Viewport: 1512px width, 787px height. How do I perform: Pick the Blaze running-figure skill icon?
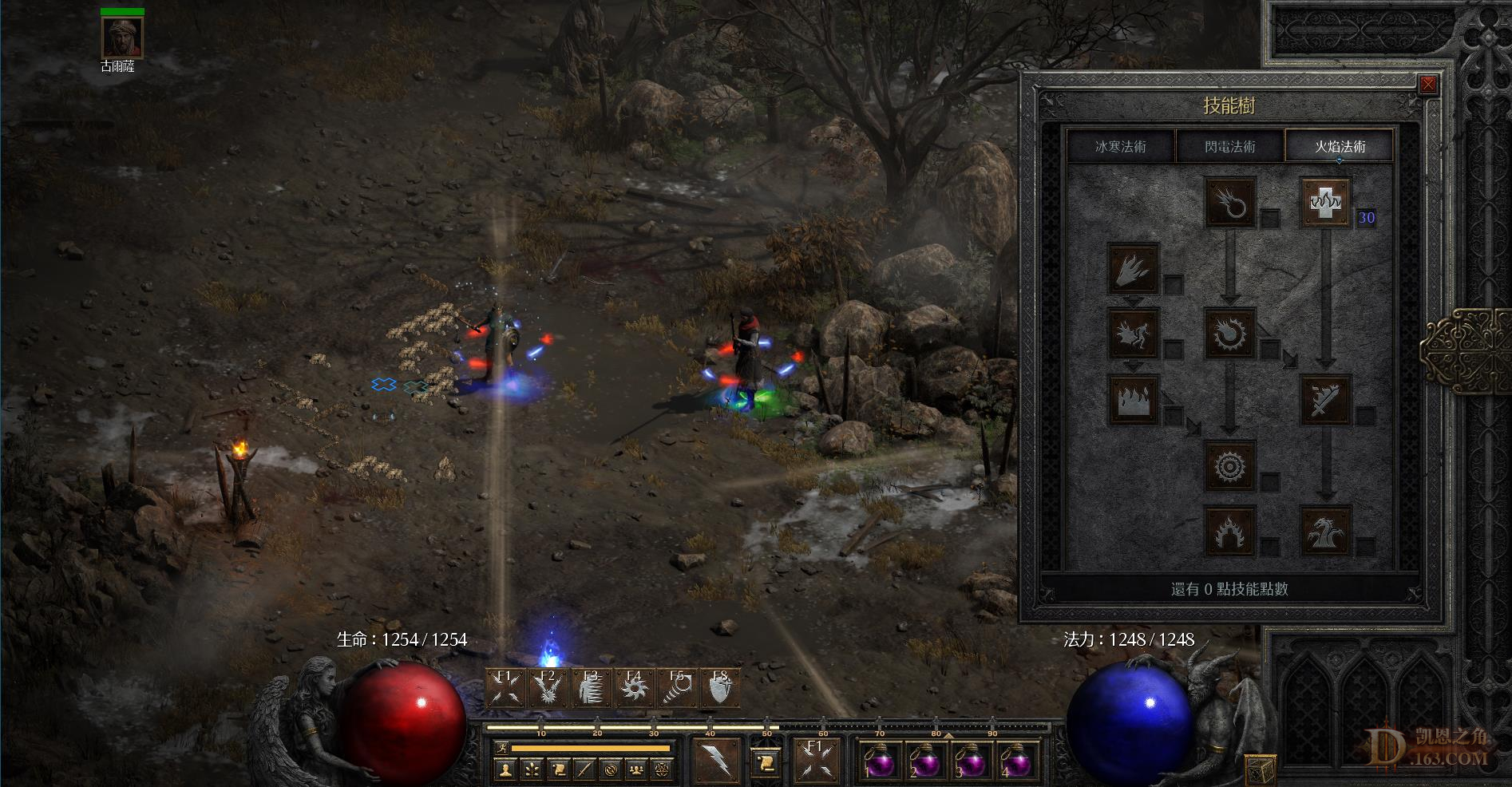[1134, 334]
